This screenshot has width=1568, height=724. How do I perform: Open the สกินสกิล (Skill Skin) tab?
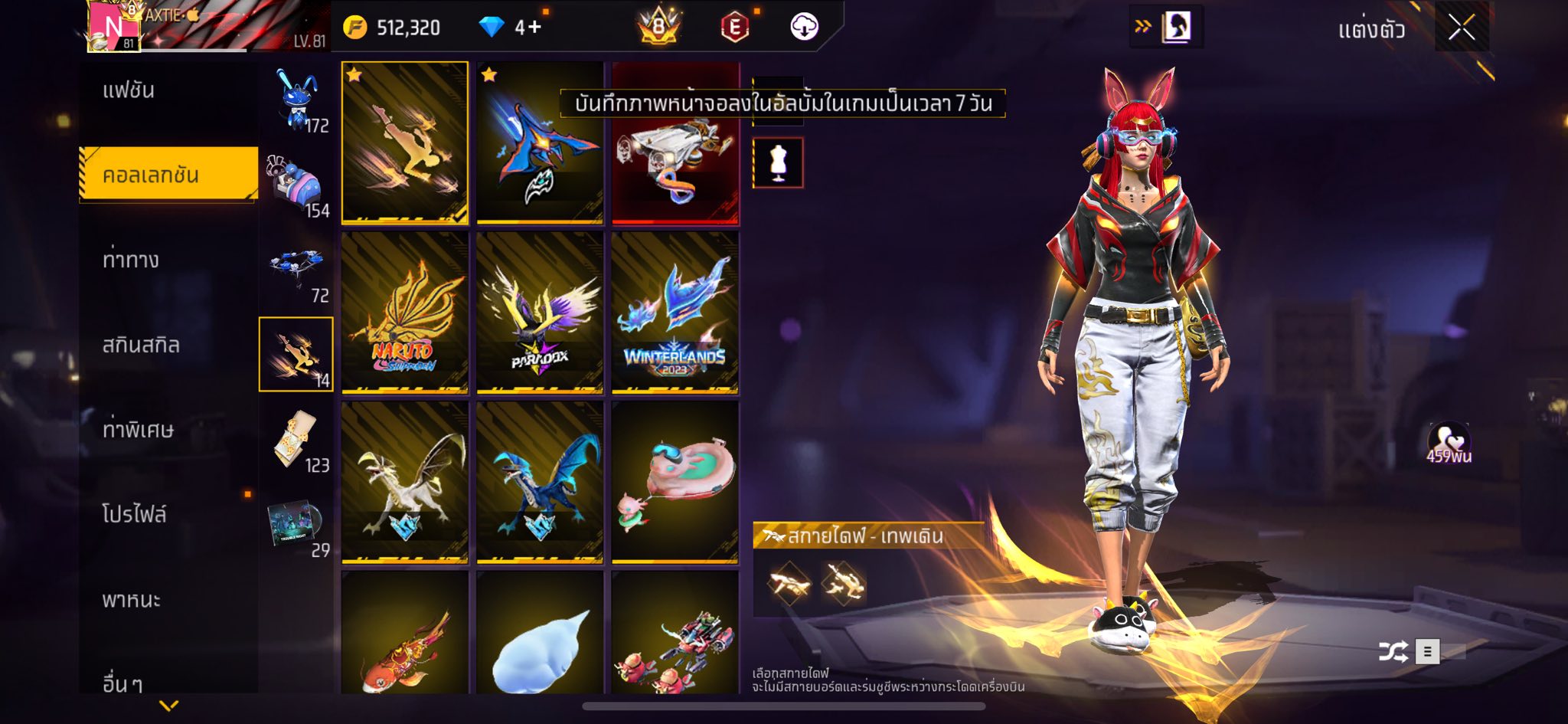click(141, 345)
